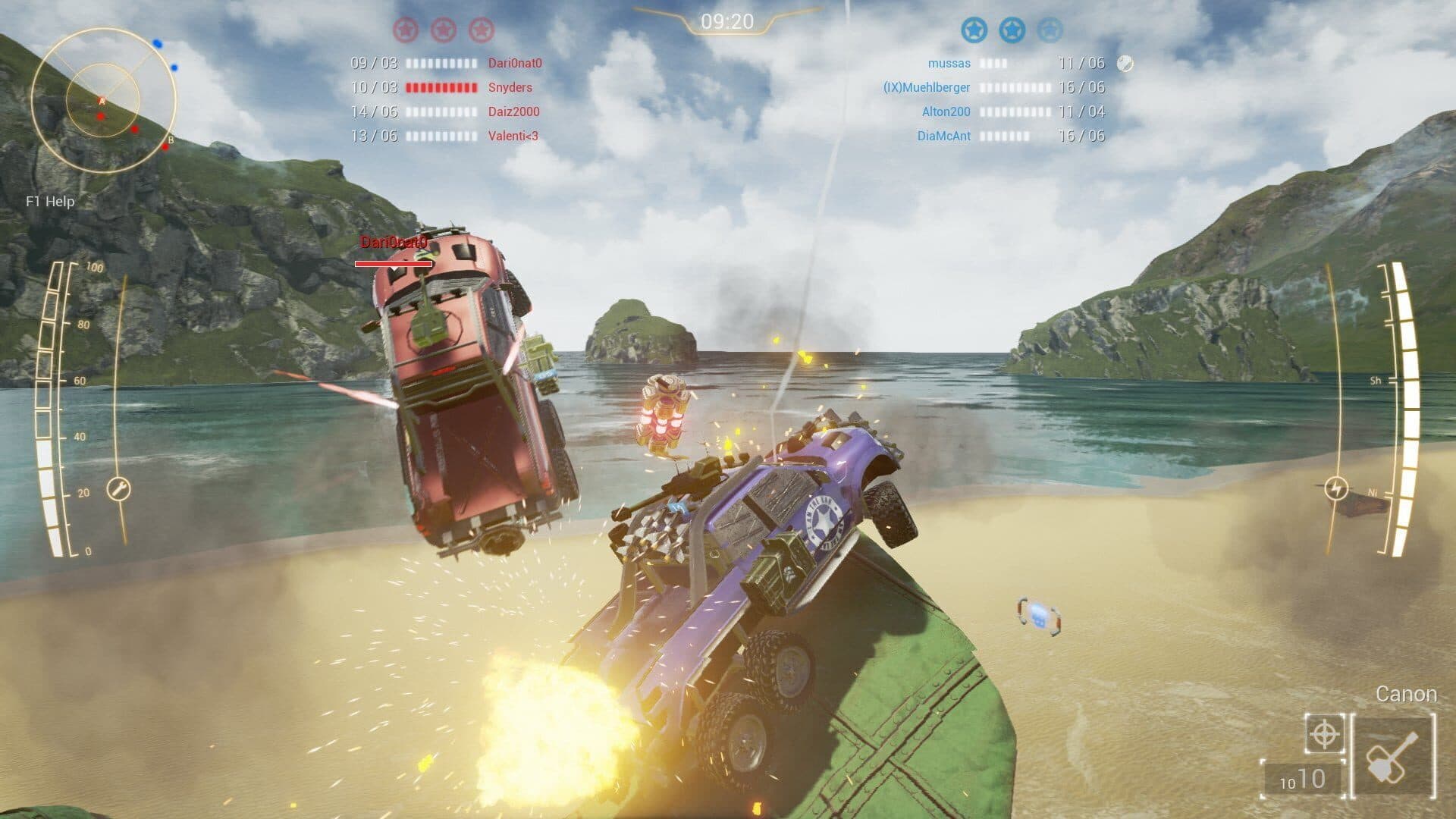This screenshot has height=819, width=1456.
Task: Choose (IX)Muehlberger on the scoreboard
Action: 927,88
